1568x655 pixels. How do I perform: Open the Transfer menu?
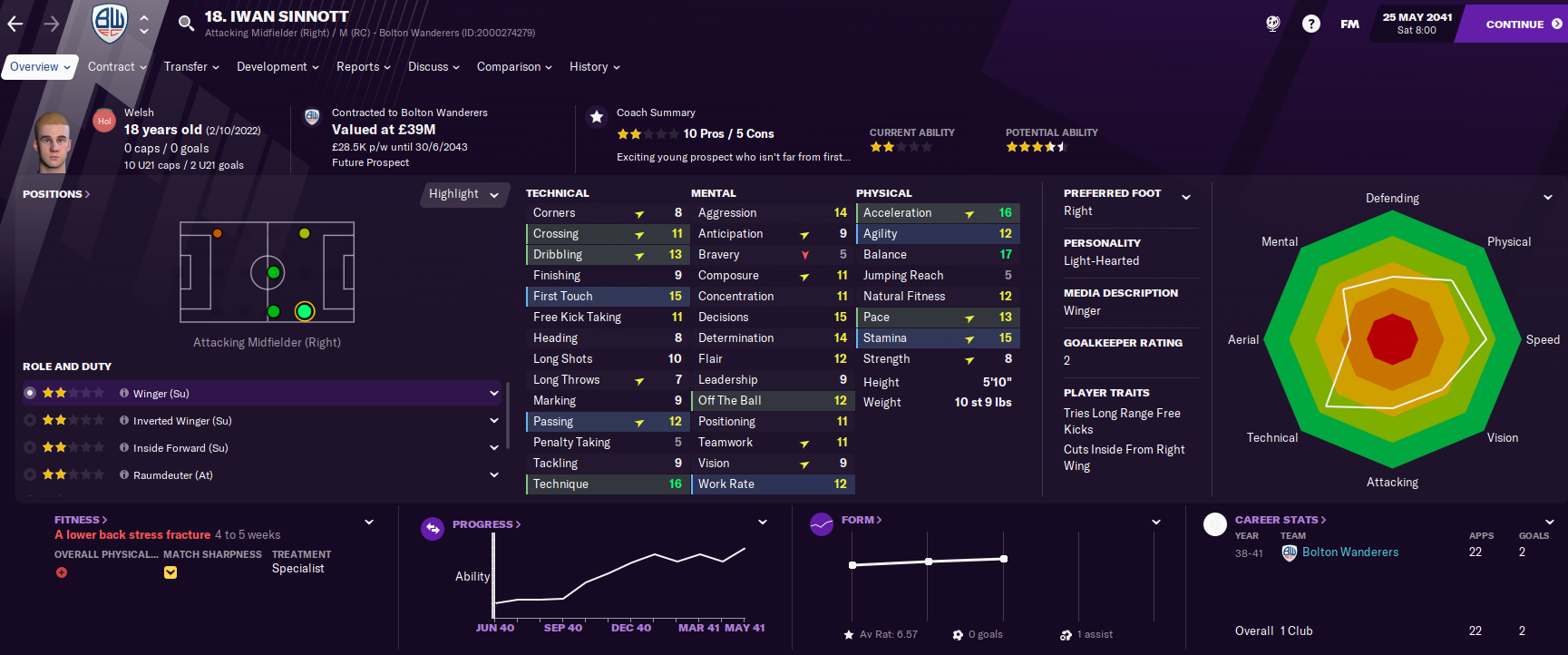191,67
